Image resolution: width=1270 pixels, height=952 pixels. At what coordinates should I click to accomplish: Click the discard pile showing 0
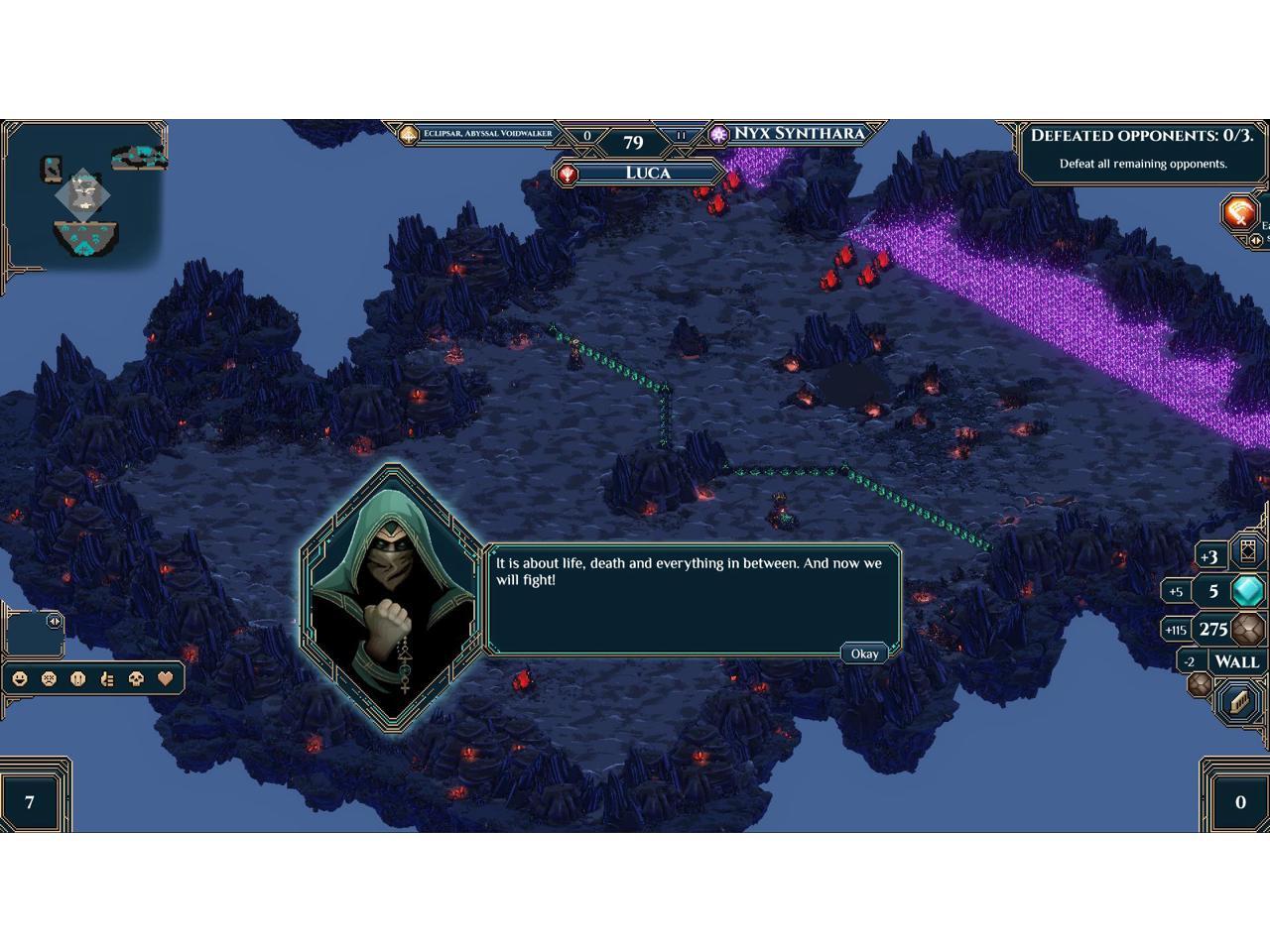(1239, 801)
